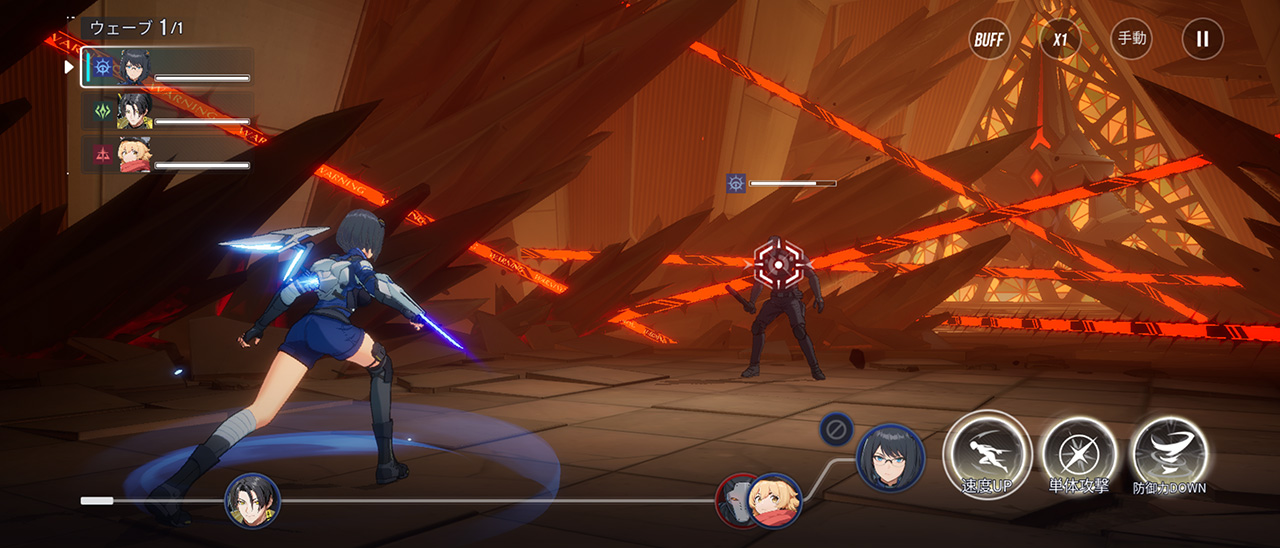Click the crossed-circle icon above the timeline
The width and height of the screenshot is (1280, 548).
coord(836,429)
